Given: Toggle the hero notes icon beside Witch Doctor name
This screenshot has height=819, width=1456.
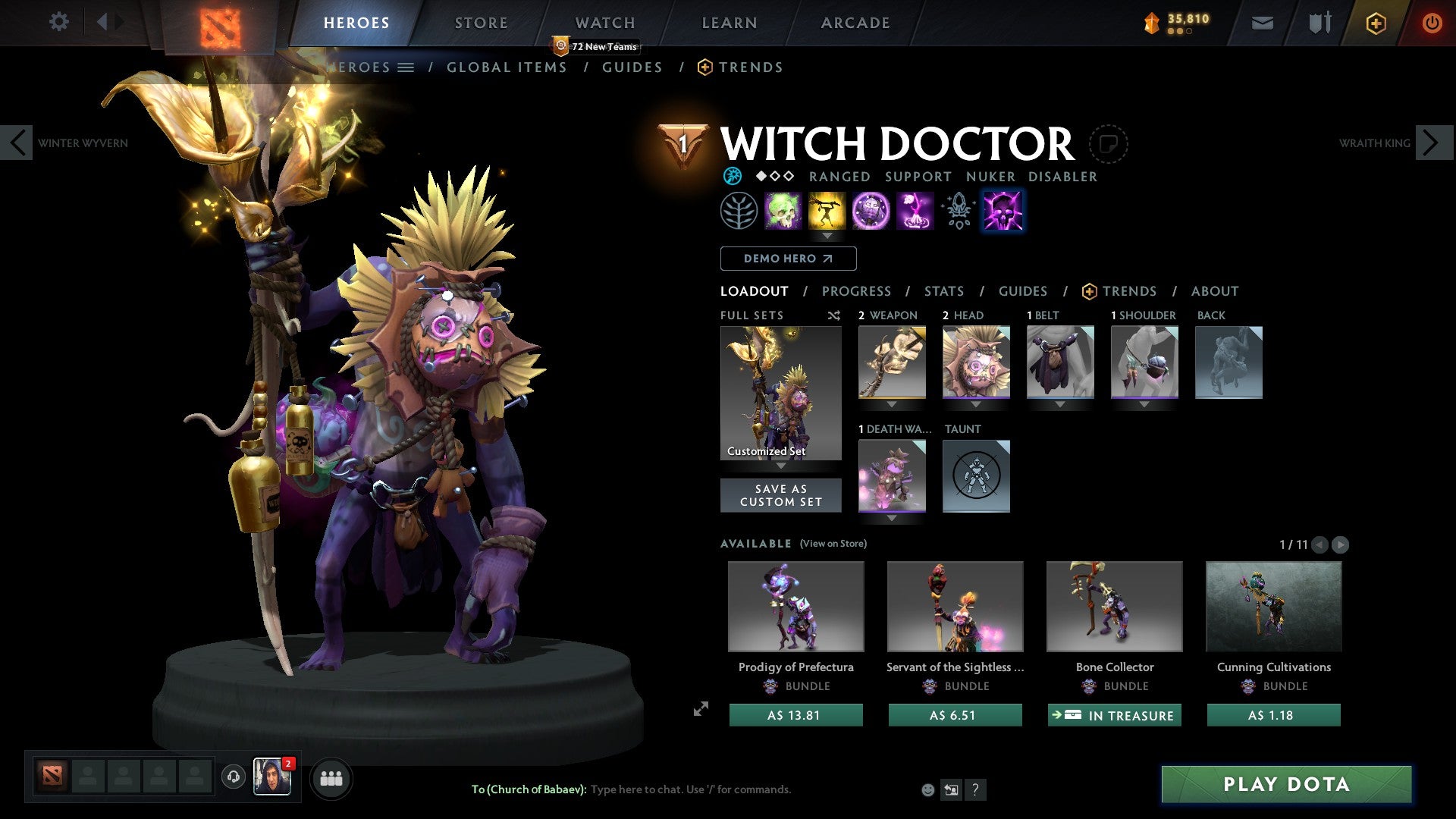Looking at the screenshot, I should click(1109, 144).
